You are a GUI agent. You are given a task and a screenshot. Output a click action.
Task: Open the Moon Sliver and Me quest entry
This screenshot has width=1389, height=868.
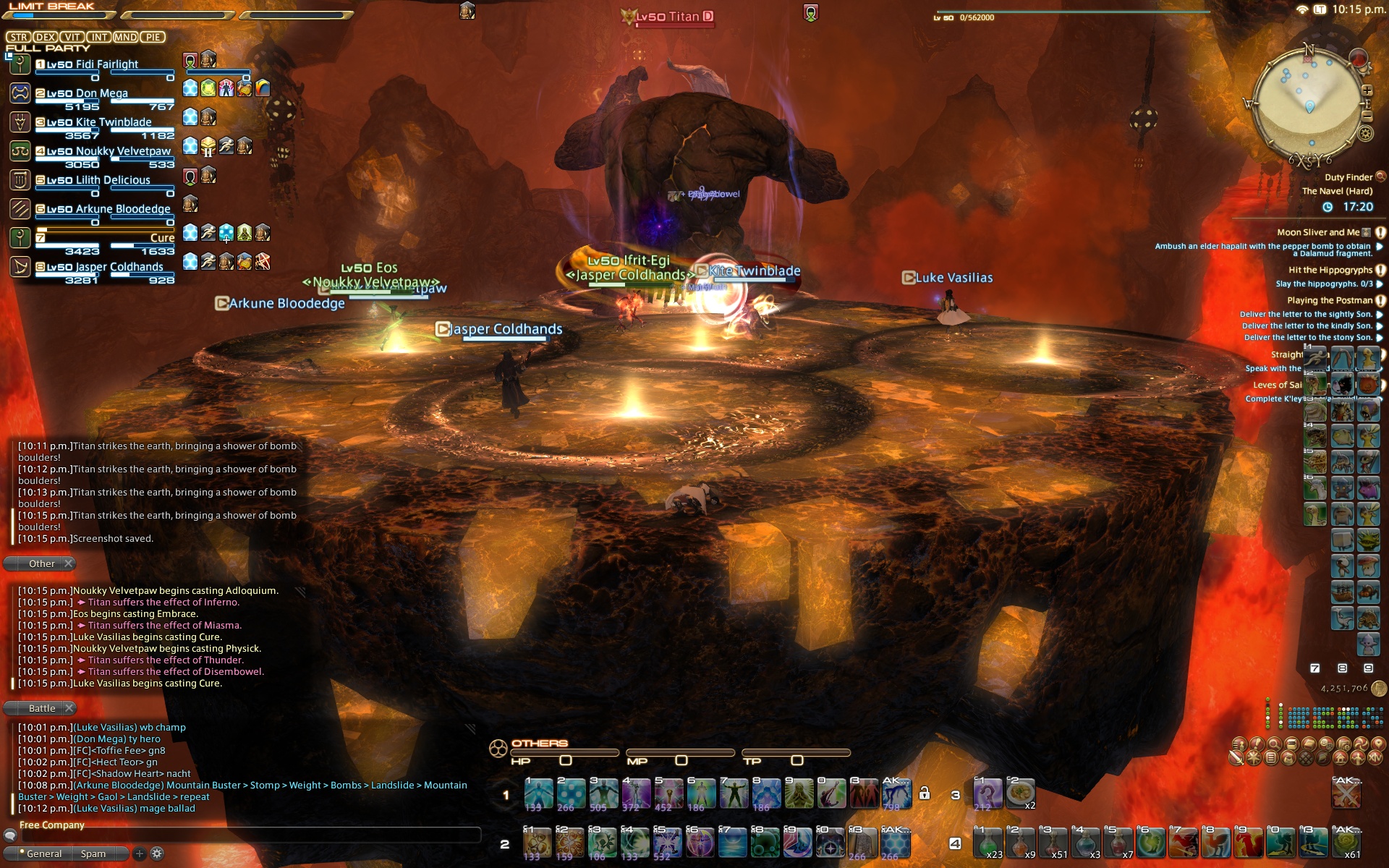(1317, 232)
